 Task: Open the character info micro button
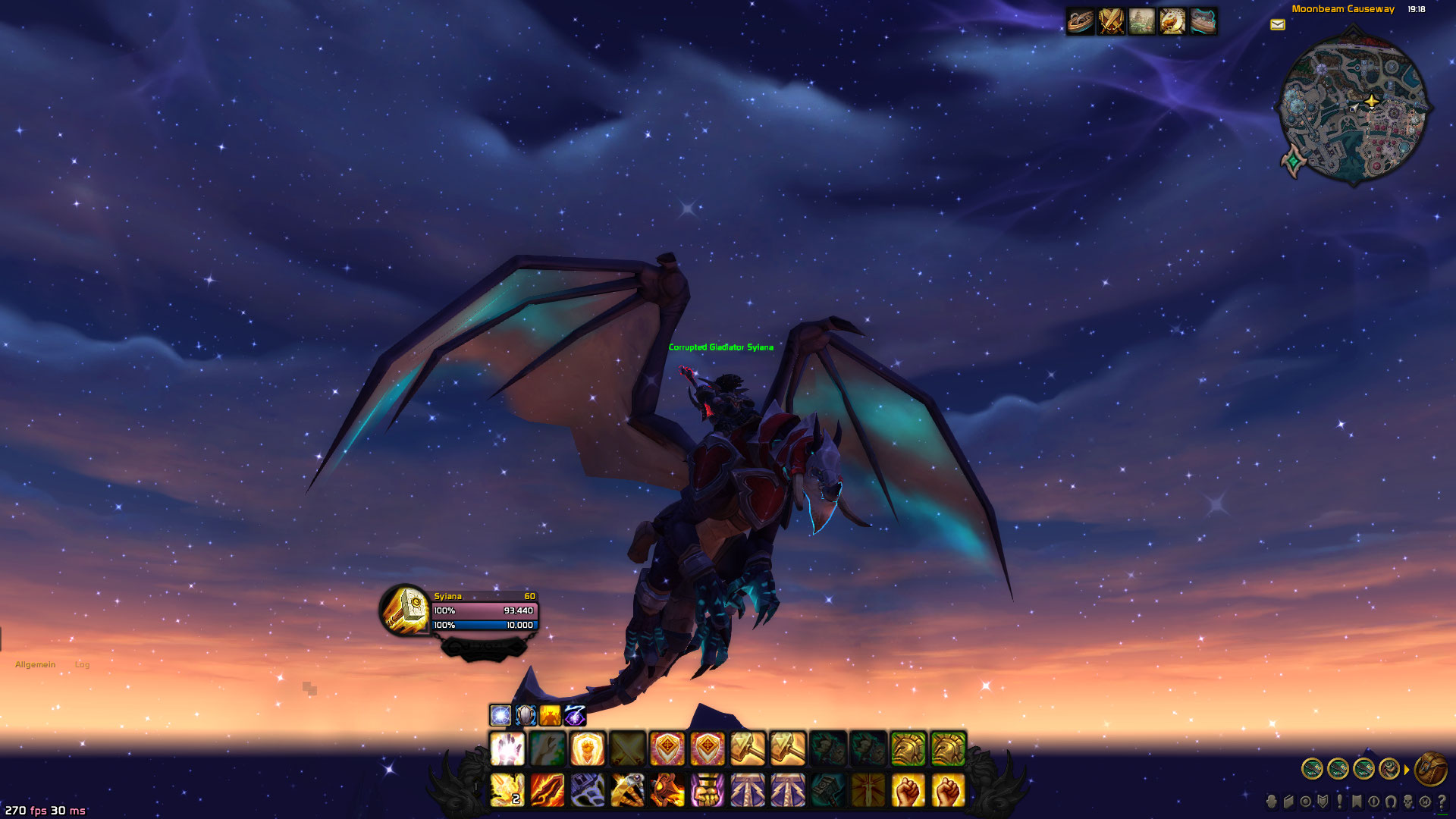(1272, 802)
